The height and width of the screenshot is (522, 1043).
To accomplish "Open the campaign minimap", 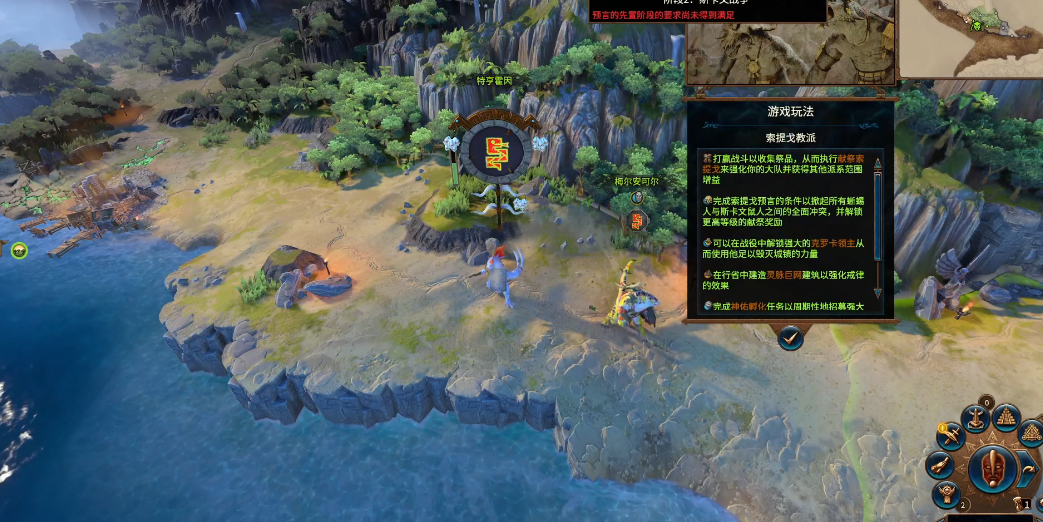I will (970, 38).
